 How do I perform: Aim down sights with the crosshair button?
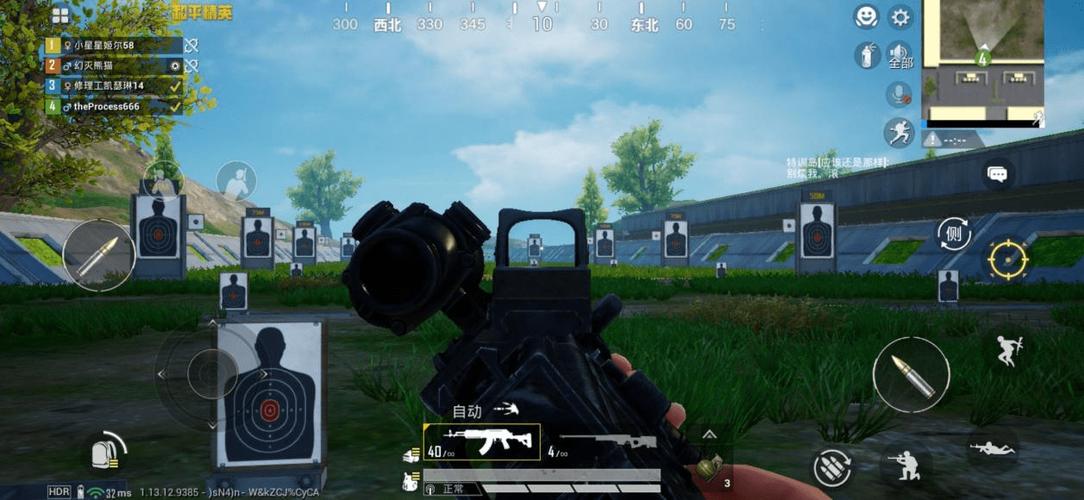[x=1008, y=259]
